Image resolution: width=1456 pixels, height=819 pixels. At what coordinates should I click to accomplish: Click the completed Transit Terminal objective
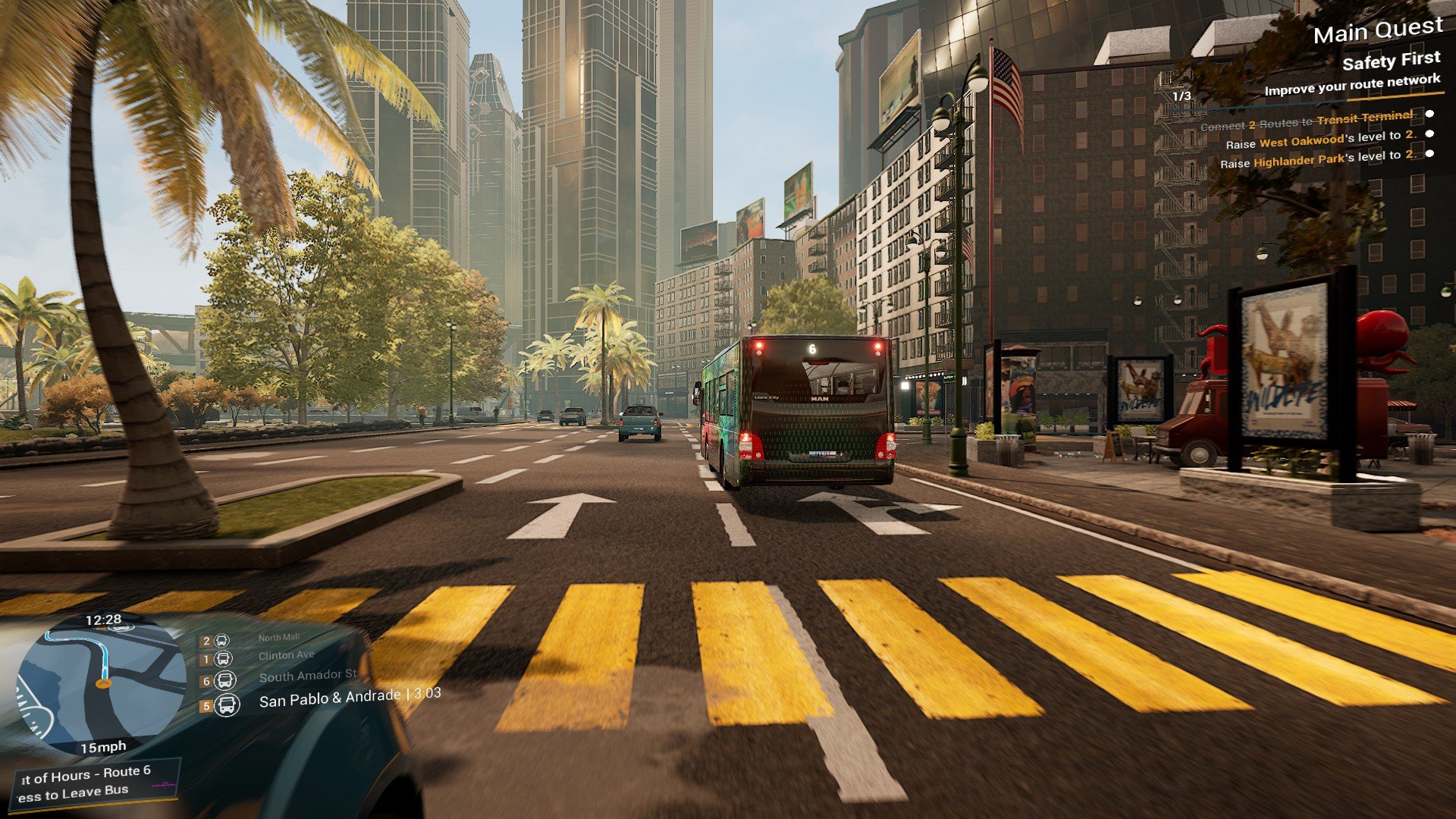1307,120
